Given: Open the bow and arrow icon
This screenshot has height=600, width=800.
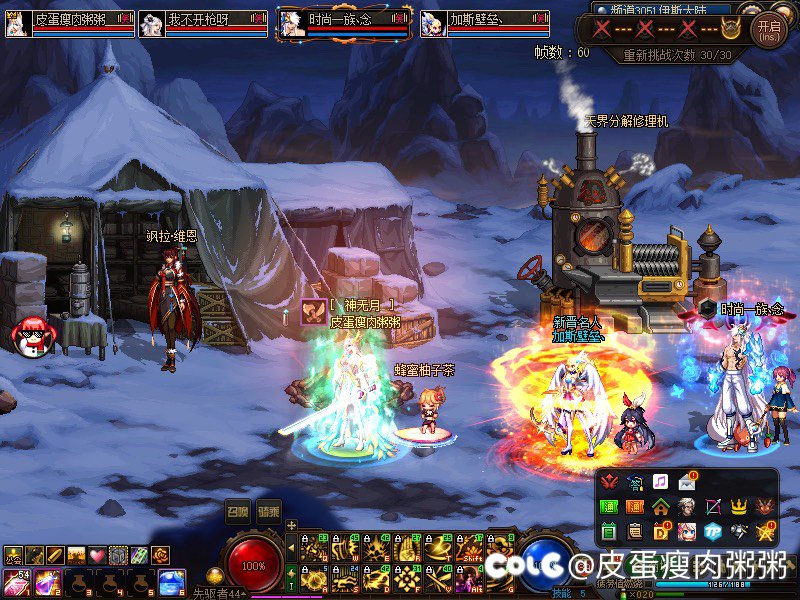Looking at the screenshot, I should pos(713,507).
